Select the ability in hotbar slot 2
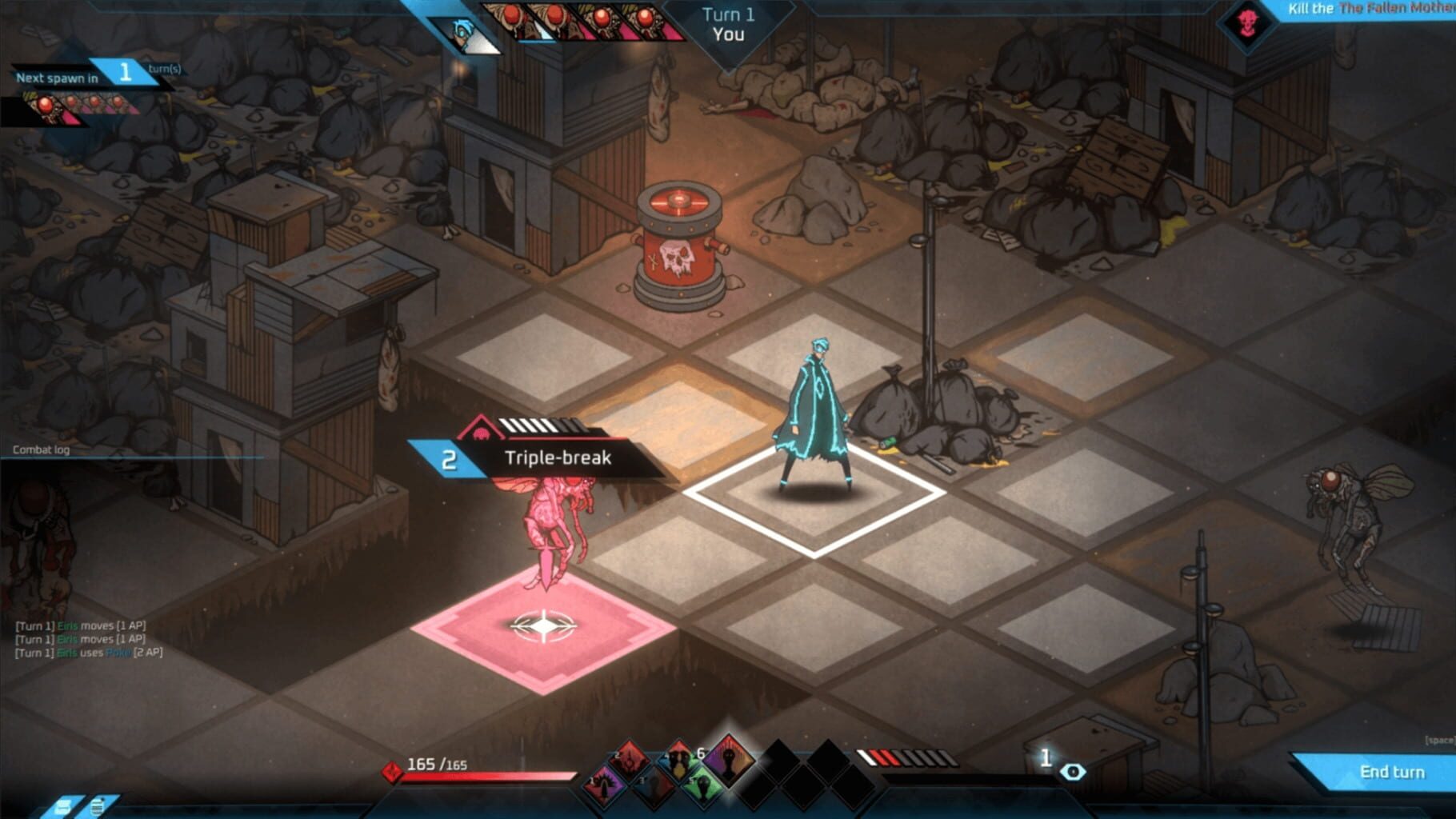 pos(628,762)
